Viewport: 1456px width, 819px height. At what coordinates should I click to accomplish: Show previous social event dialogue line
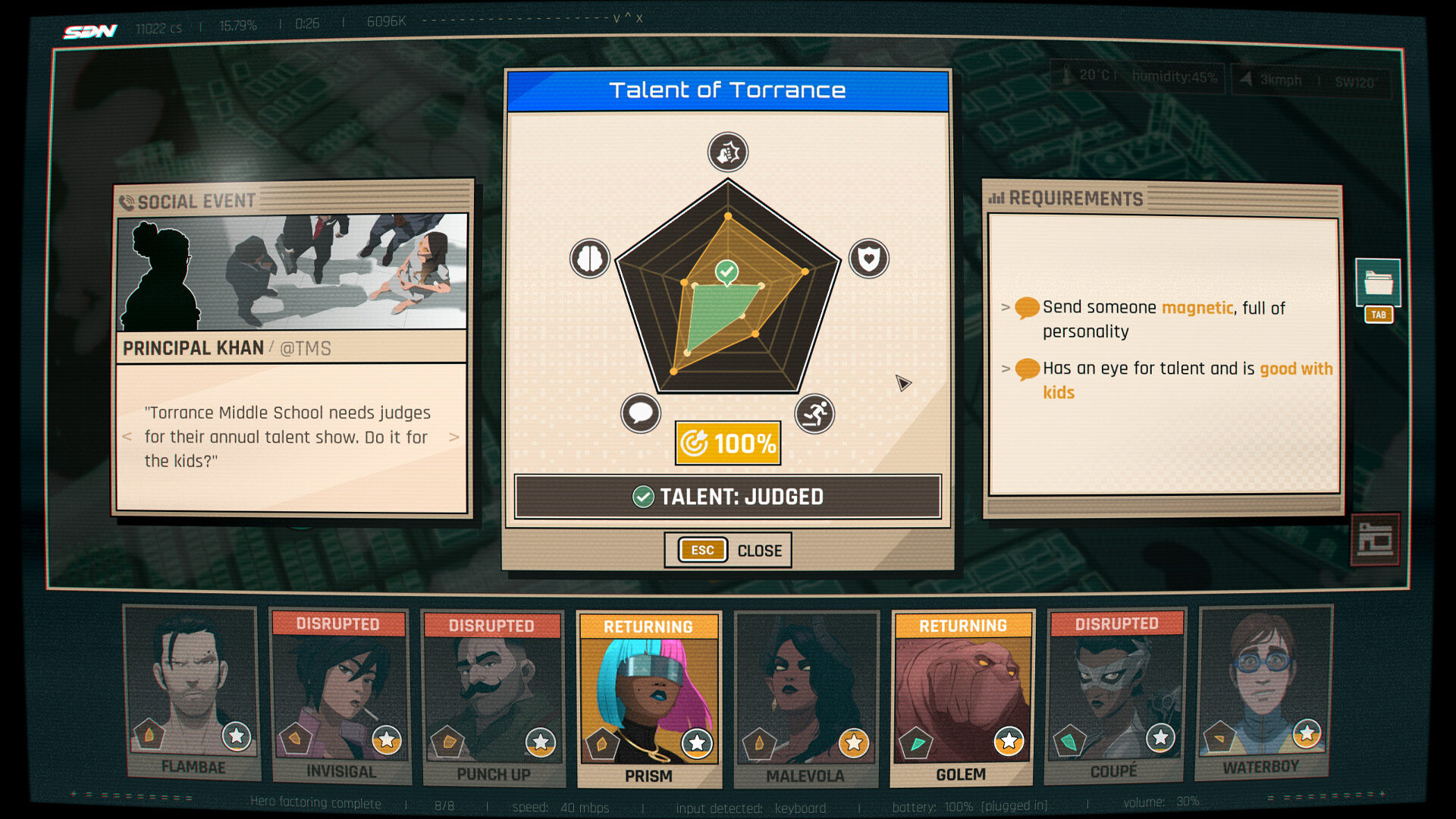point(127,437)
